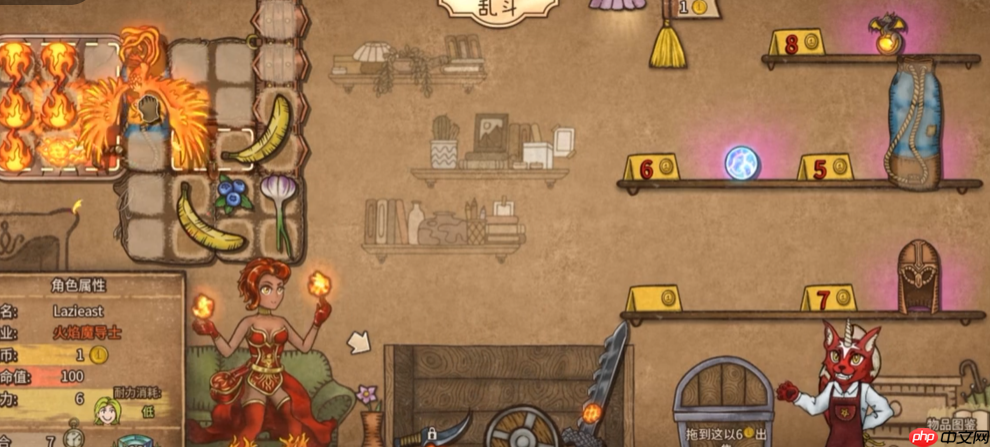Screen dimensions: 990x447
Task: Buy the horned helmet priced 7
Action: click(917, 277)
